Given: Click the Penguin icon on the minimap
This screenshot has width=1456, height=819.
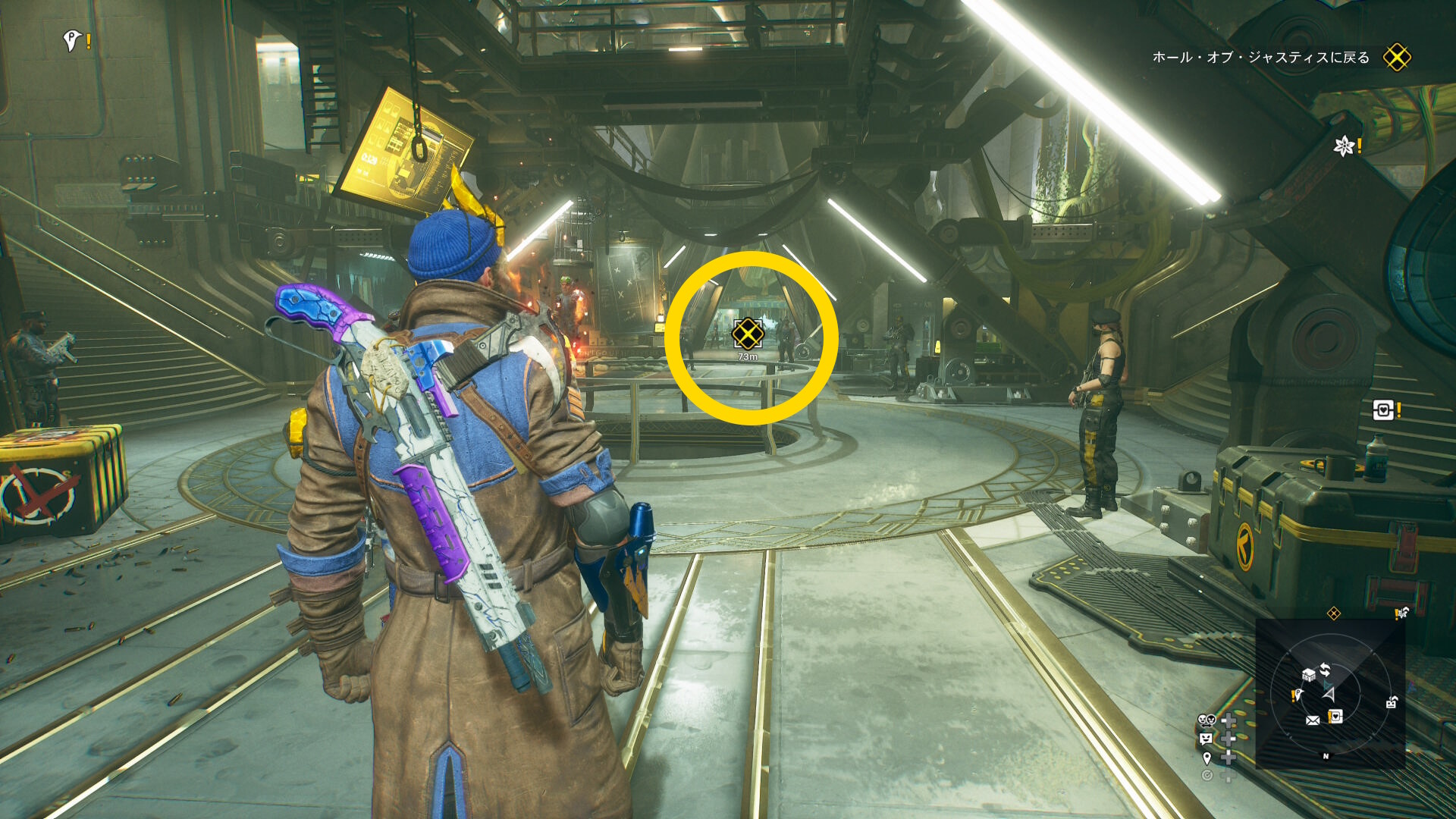Looking at the screenshot, I should pos(1298,695).
